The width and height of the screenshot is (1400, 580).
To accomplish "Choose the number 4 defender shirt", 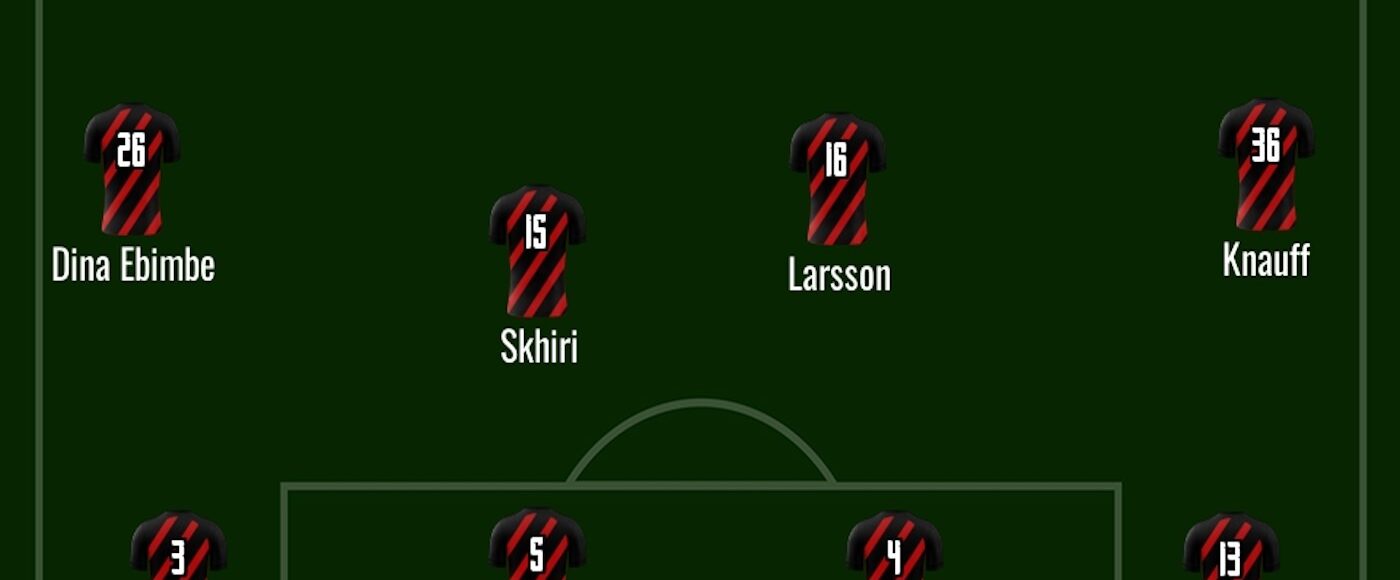I will tap(894, 548).
